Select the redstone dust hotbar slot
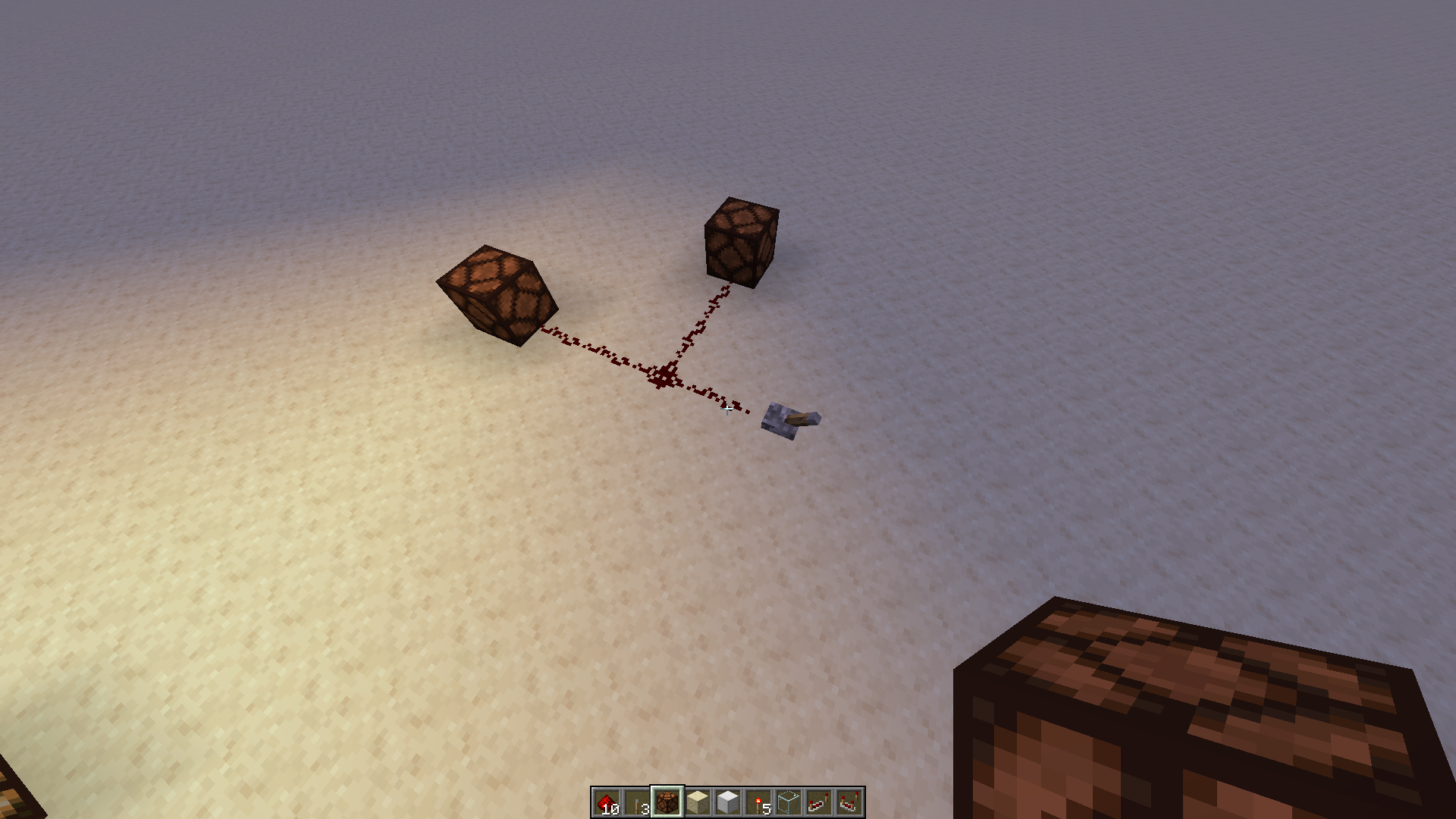This screenshot has height=819, width=1456. point(607,802)
